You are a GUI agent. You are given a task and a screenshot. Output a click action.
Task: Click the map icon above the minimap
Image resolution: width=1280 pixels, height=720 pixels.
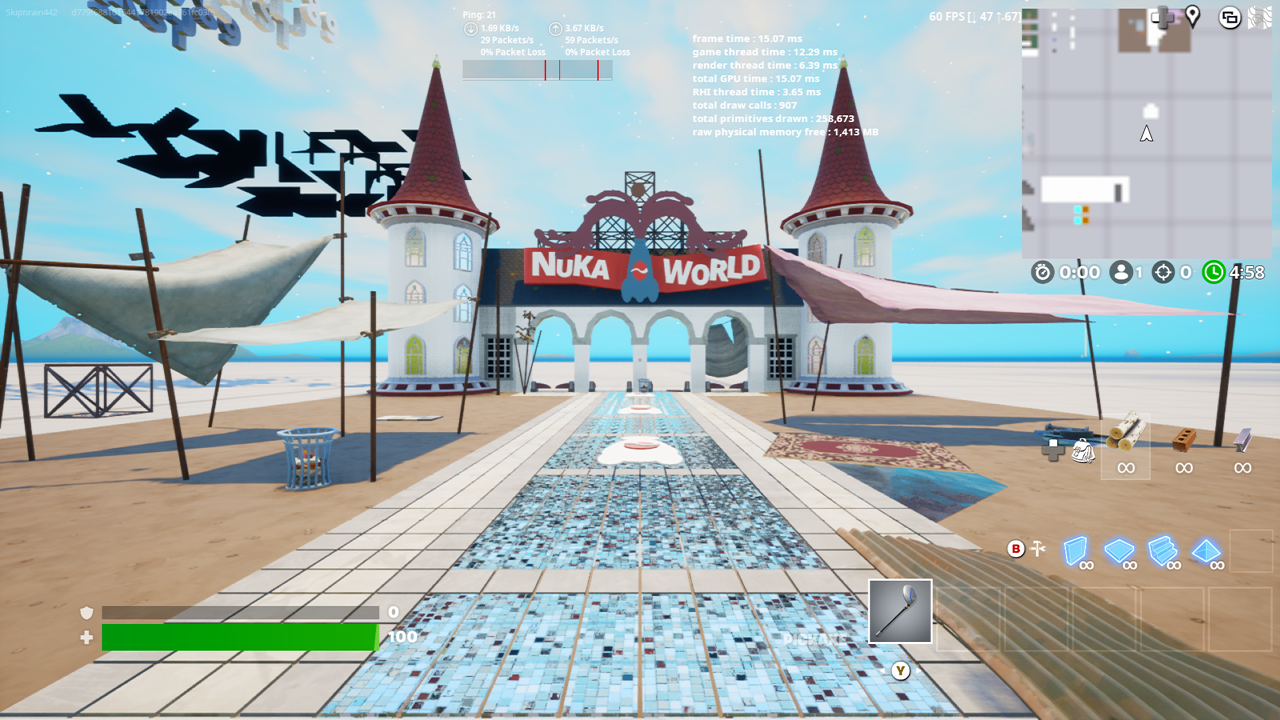pyautogui.click(x=1260, y=17)
